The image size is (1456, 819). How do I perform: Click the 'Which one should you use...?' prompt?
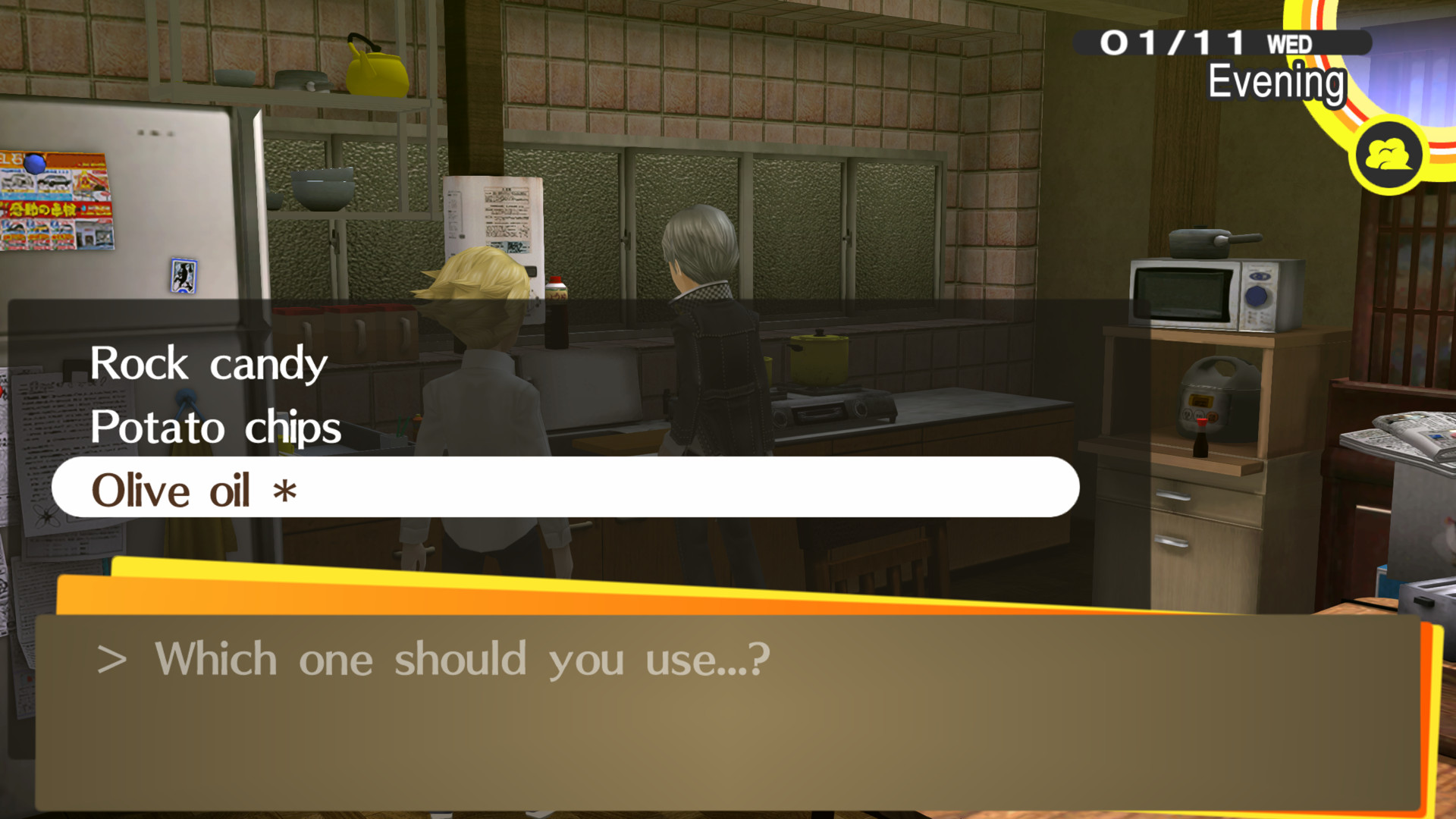tap(436, 658)
